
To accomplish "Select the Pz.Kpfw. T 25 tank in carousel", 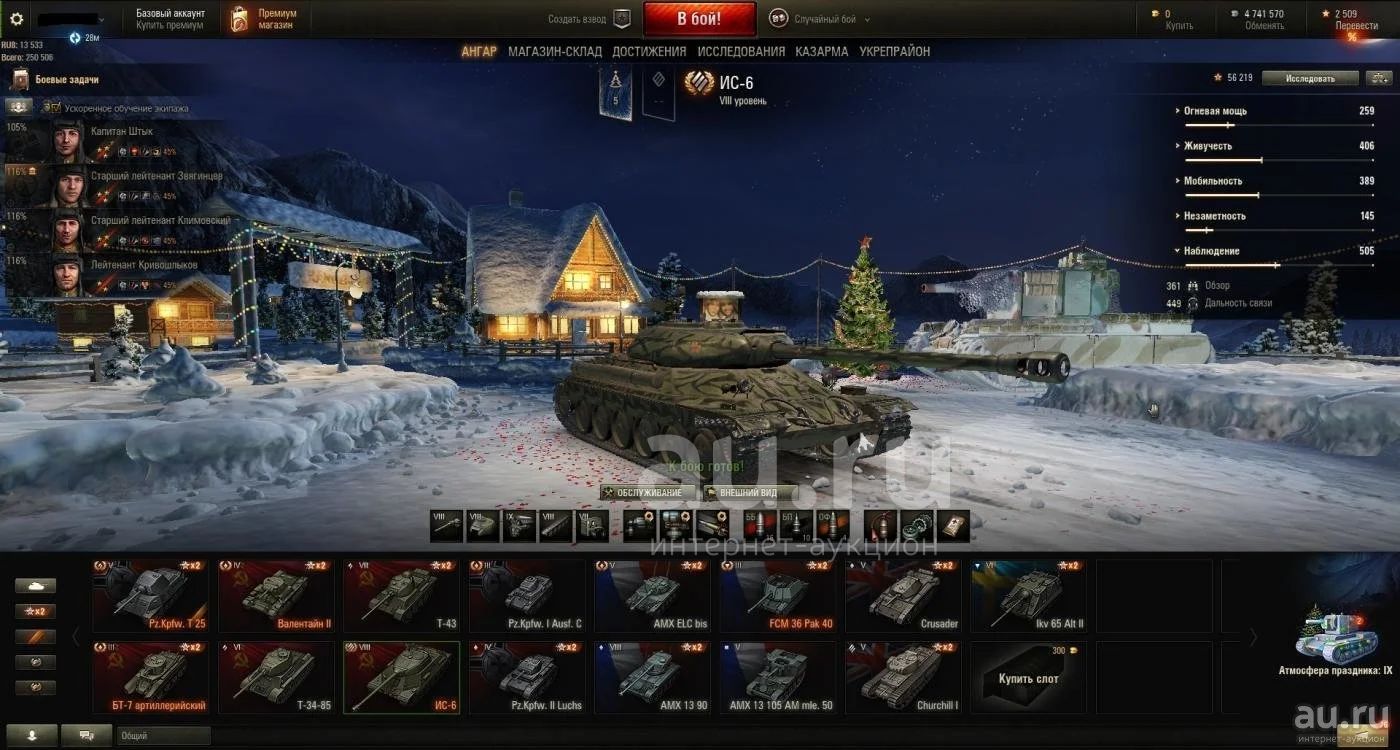I will pyautogui.click(x=151, y=596).
